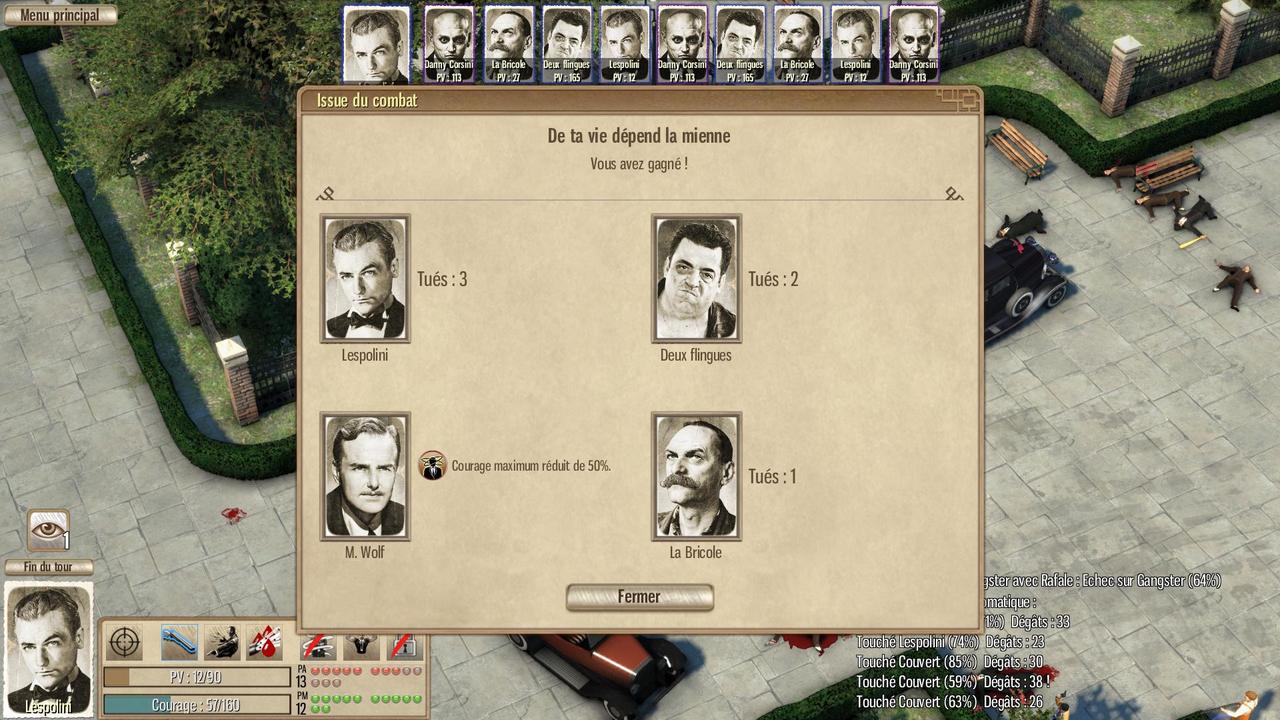Click Deux flingues' portrait in the combat results

696,278
